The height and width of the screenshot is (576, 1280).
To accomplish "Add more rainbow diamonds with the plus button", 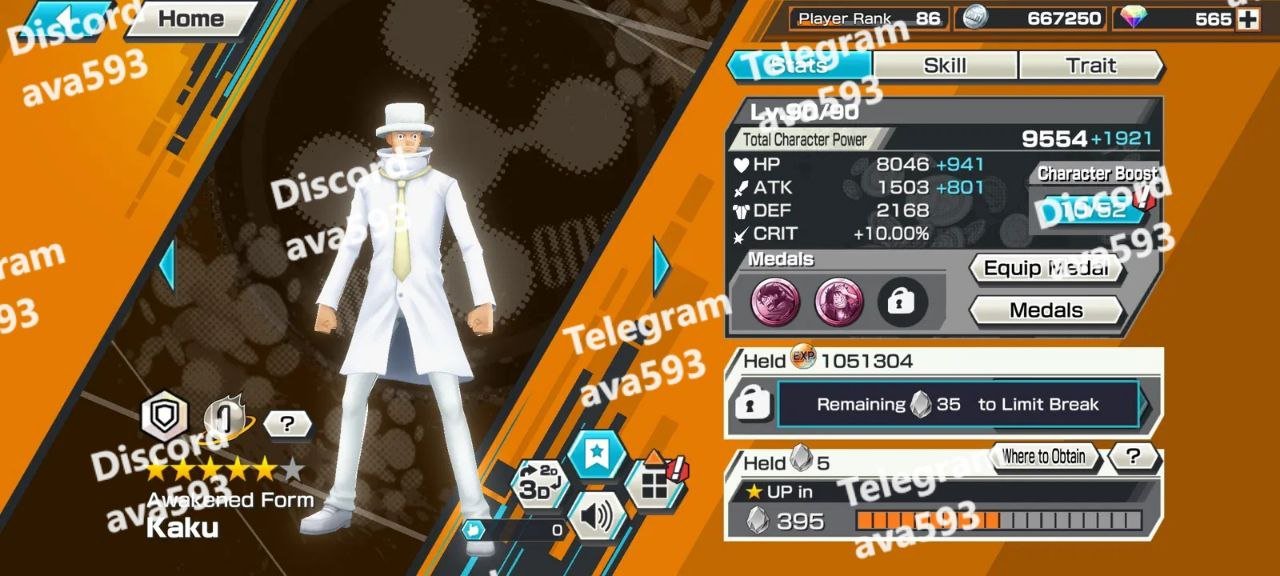I will [x=1247, y=19].
